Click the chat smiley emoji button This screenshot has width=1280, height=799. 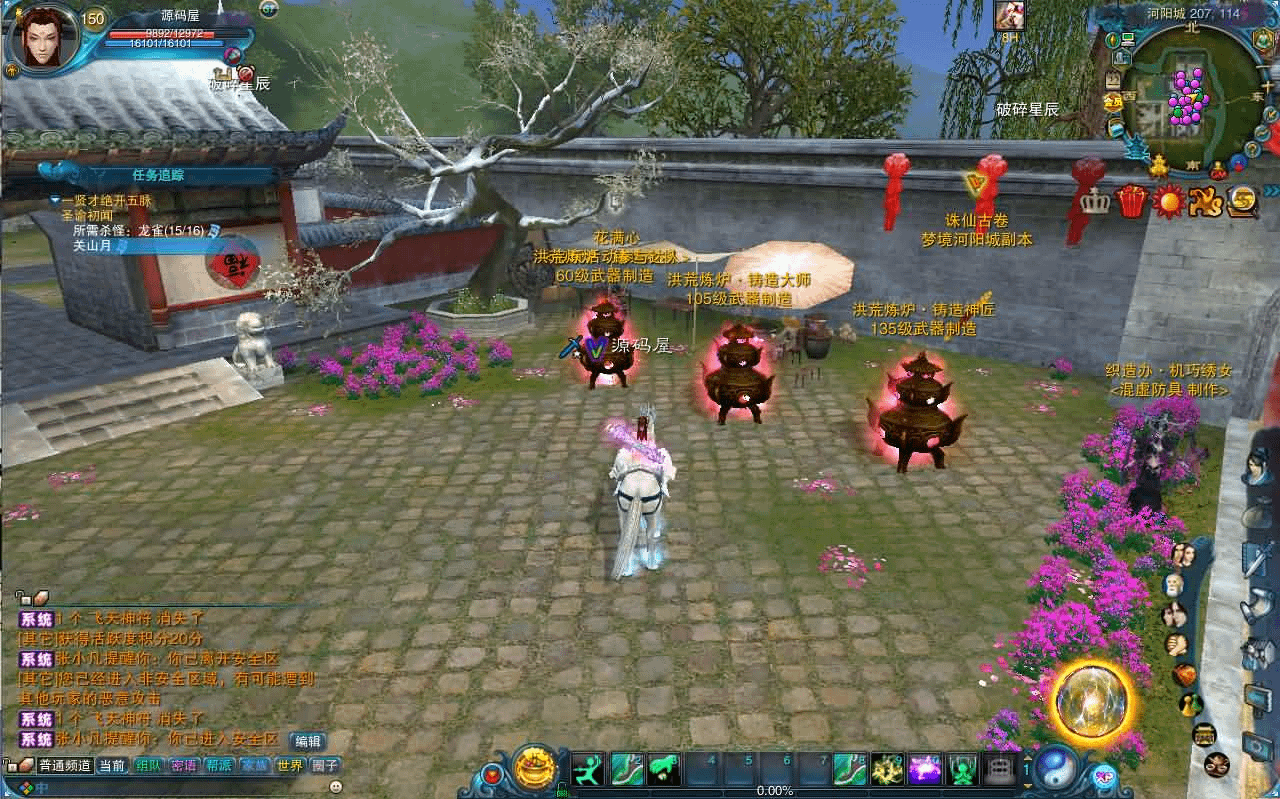(x=336, y=787)
